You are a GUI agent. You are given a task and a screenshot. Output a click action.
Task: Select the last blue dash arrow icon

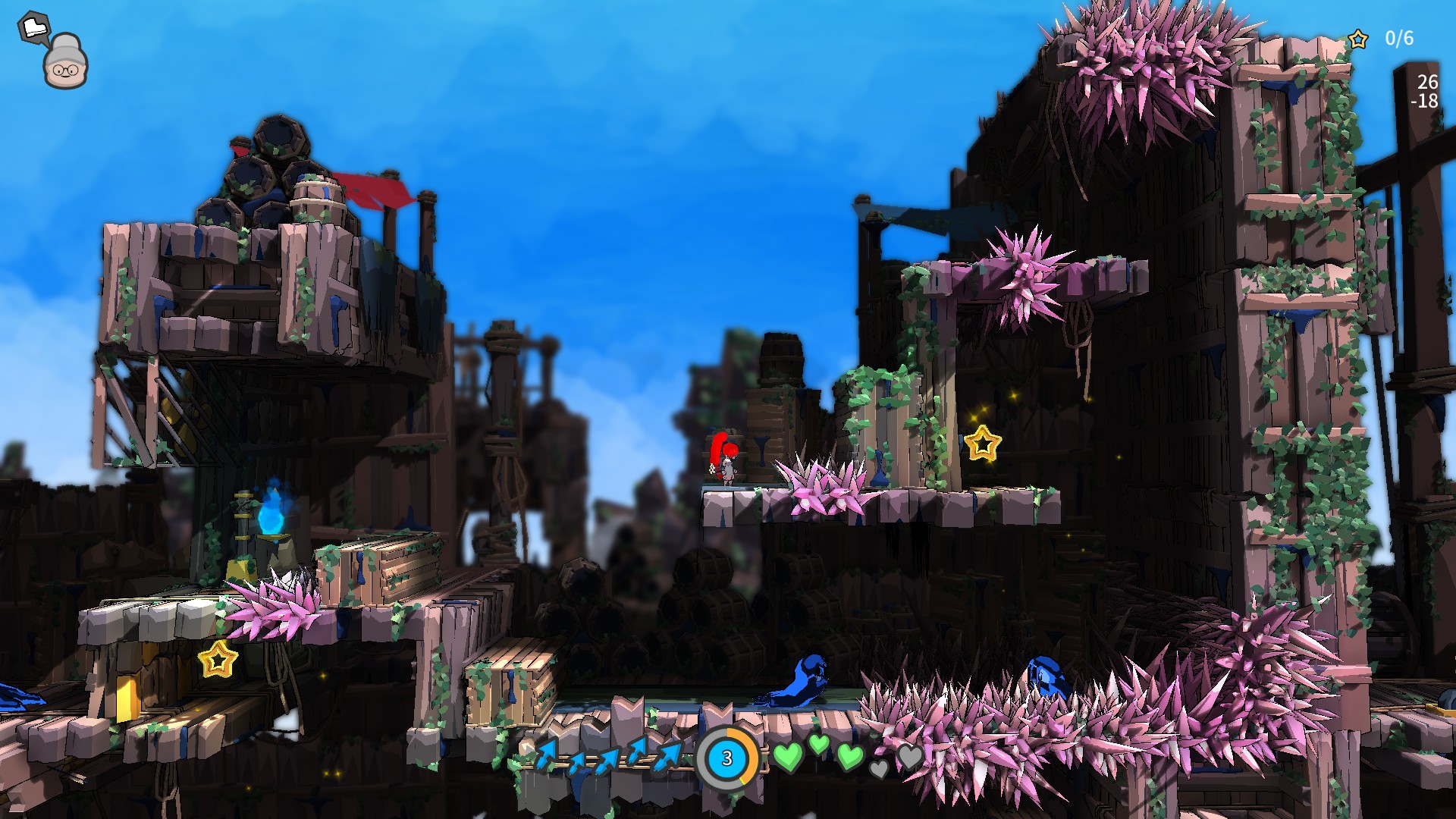[667, 758]
